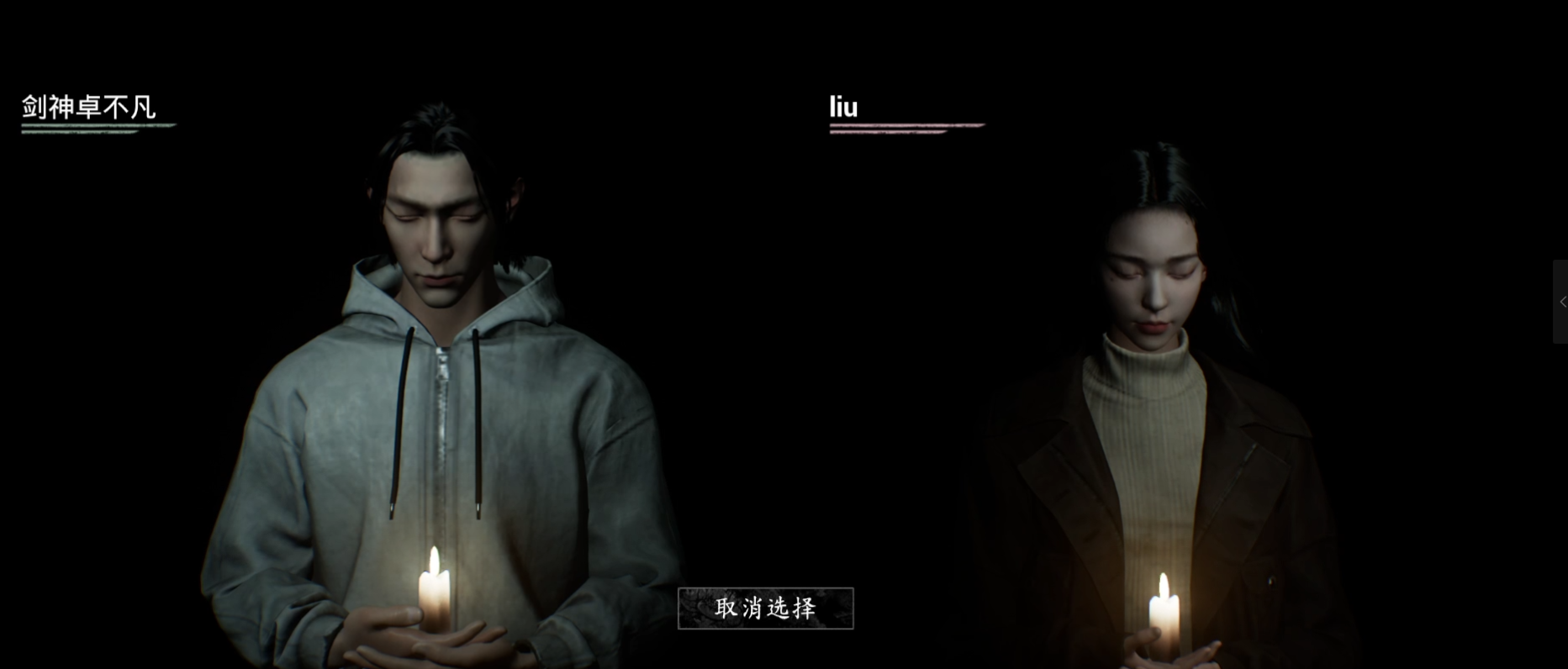Click the right-edge chevron to view more characters
Image resolution: width=1568 pixels, height=669 pixels.
tap(1560, 303)
